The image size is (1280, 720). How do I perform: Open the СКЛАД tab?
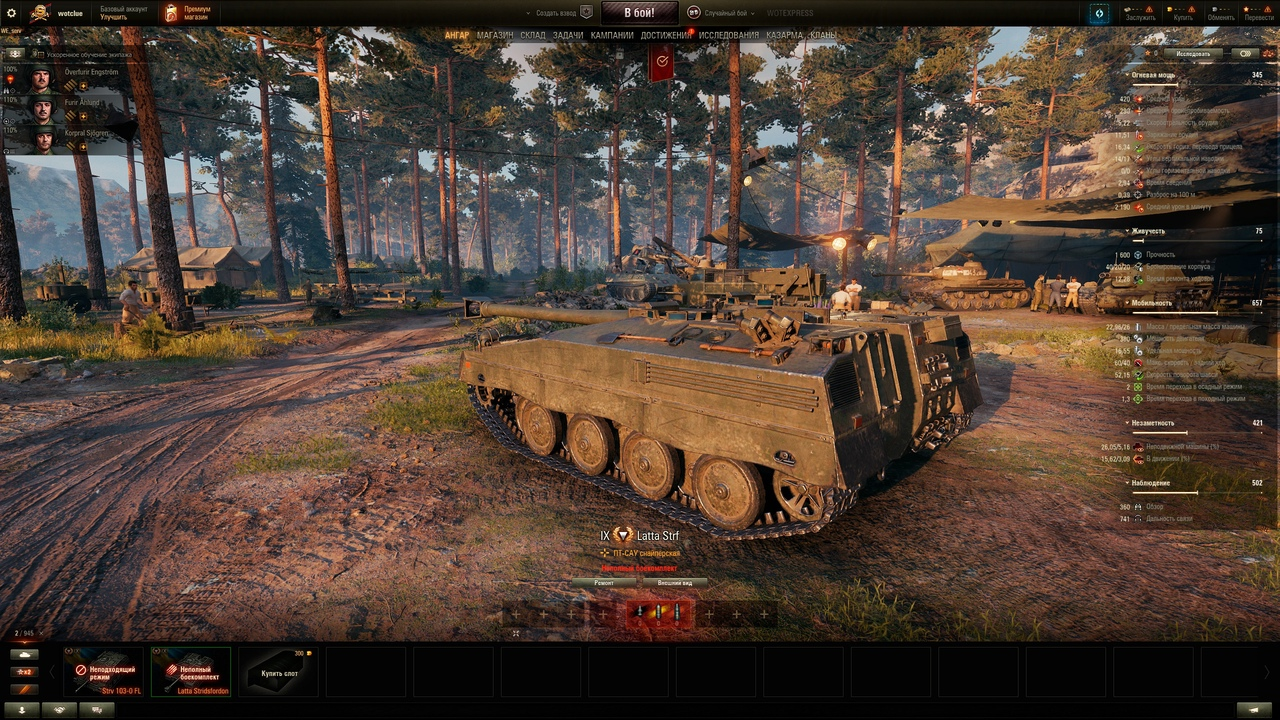533,35
